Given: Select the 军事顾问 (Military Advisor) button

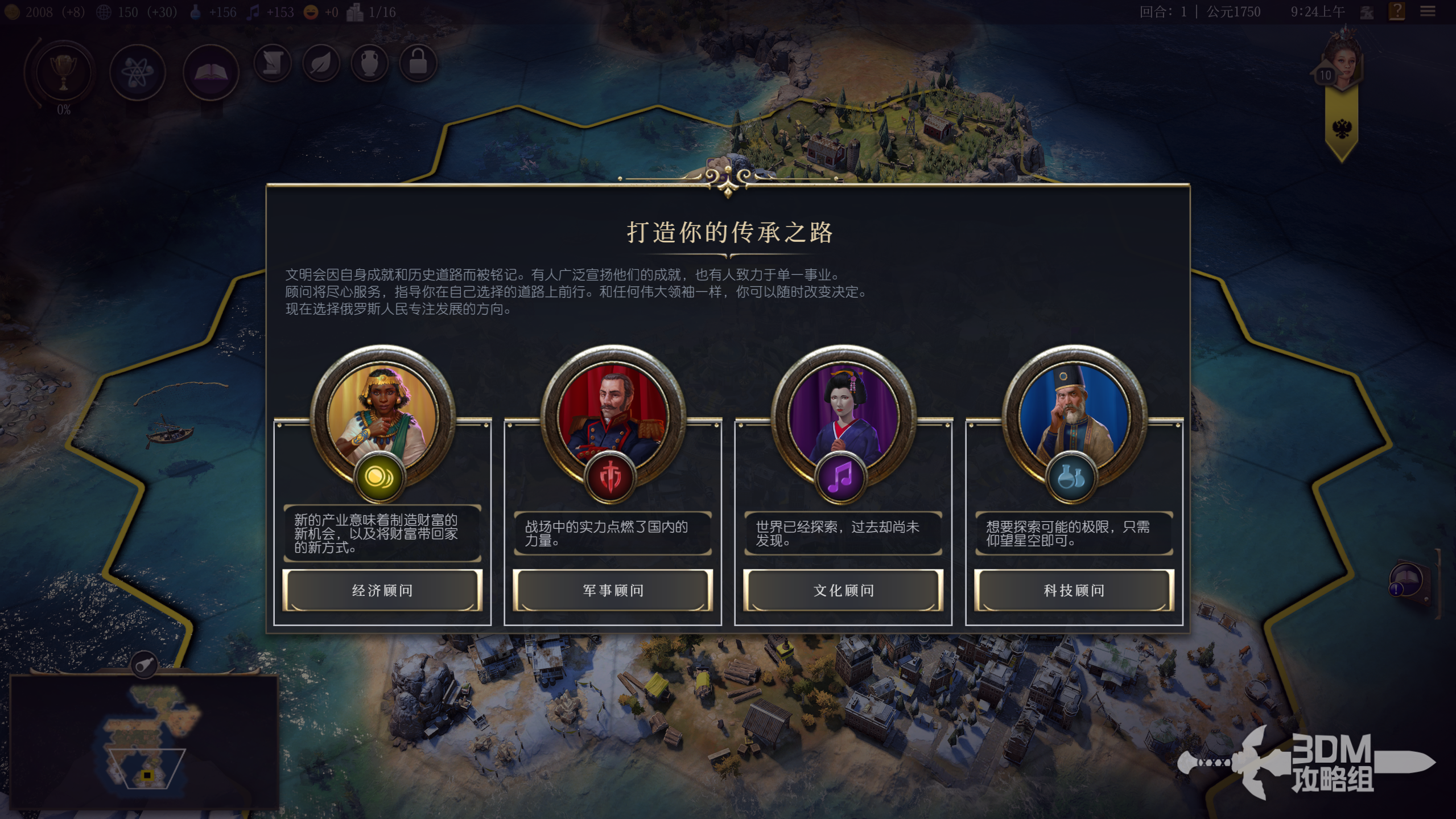Looking at the screenshot, I should coord(613,590).
